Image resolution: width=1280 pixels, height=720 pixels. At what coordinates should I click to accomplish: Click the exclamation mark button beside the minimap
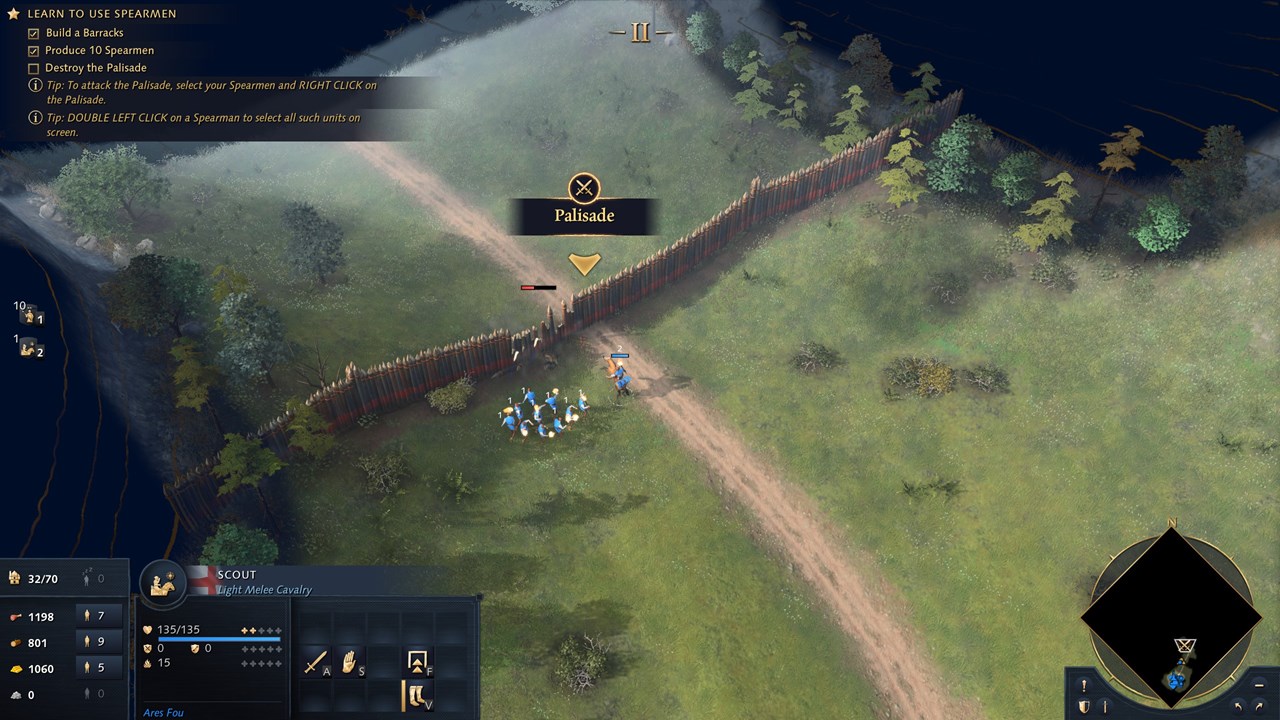point(1084,686)
